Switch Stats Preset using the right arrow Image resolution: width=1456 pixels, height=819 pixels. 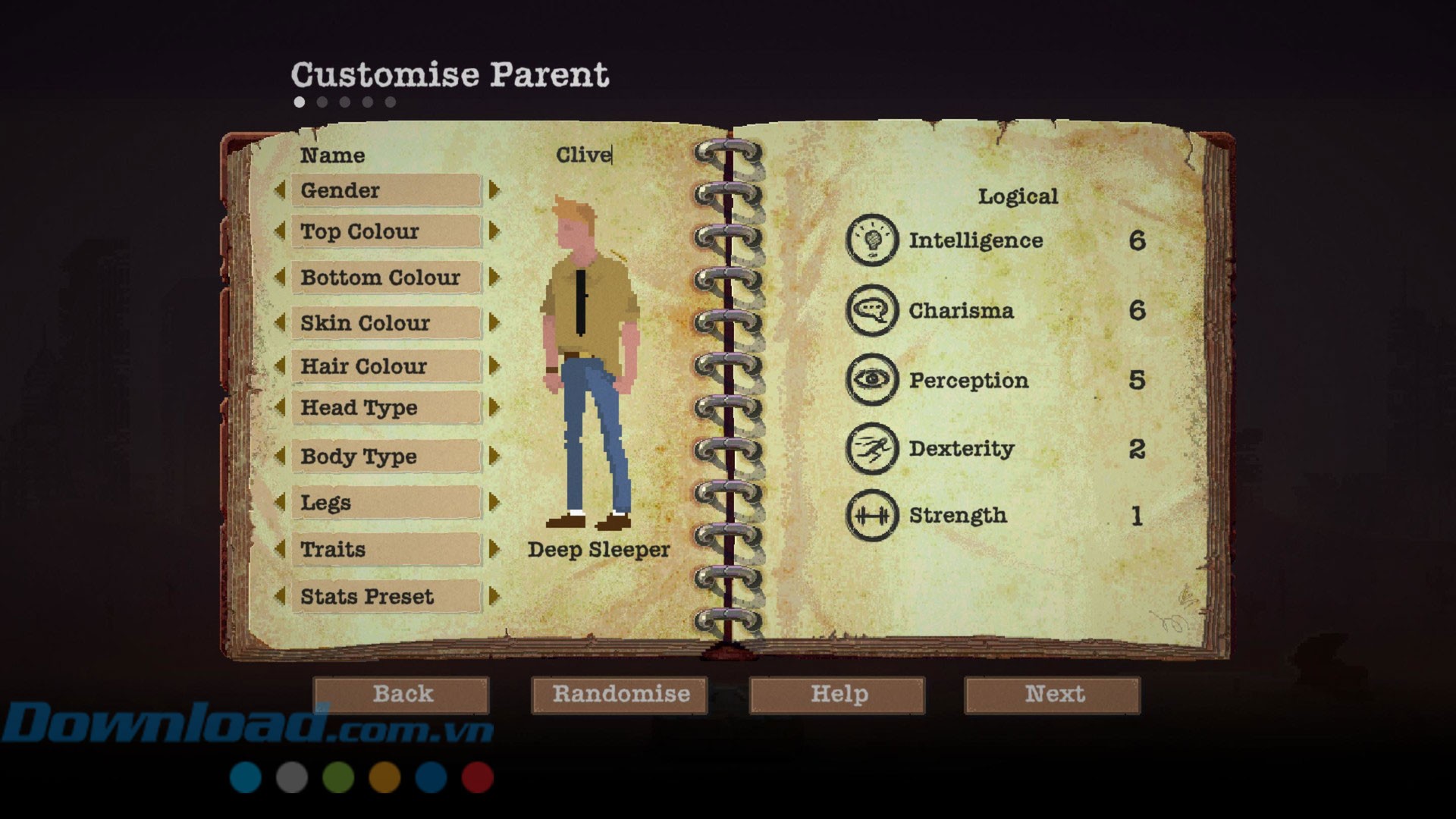[x=494, y=596]
